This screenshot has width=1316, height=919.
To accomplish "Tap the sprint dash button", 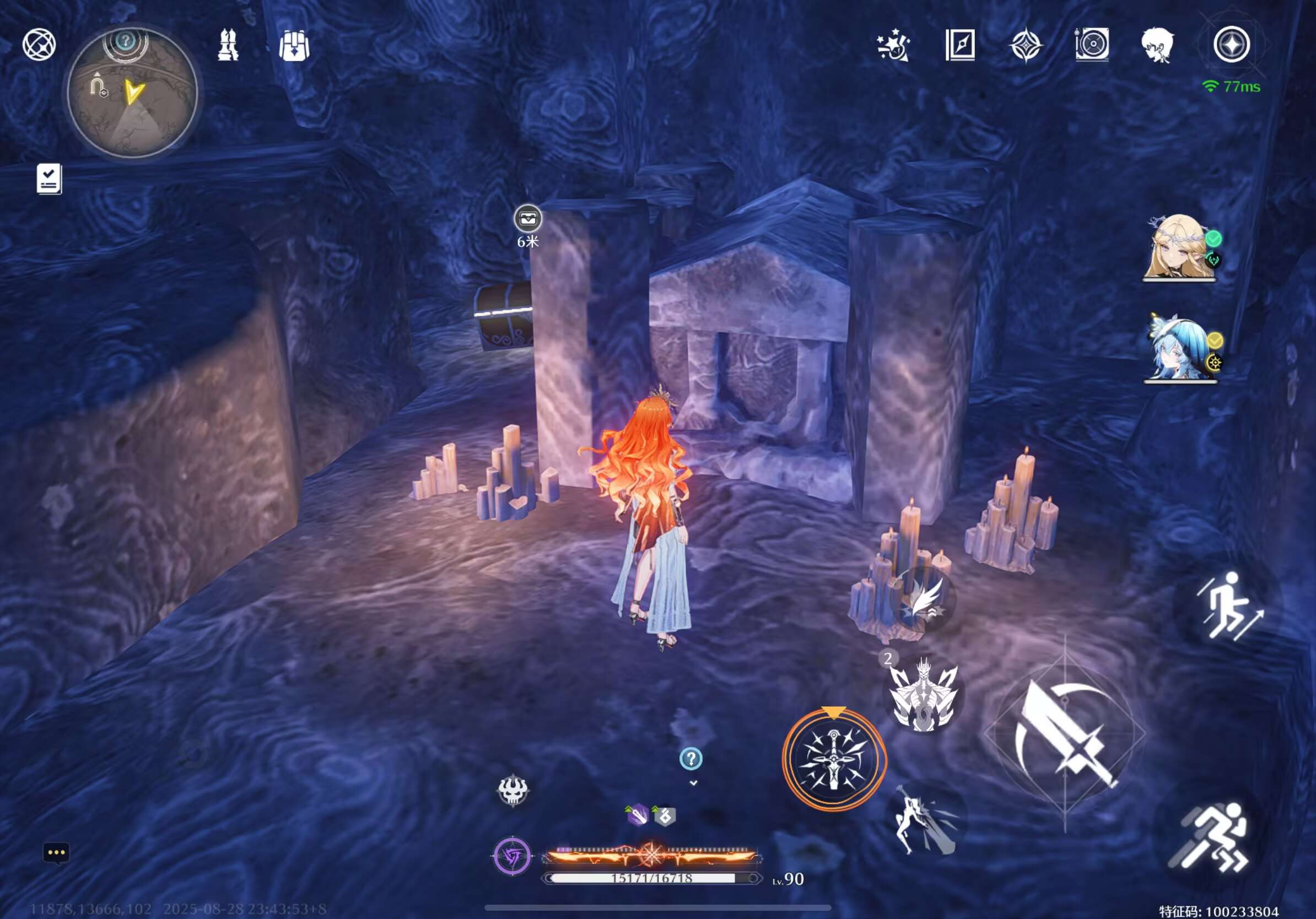I will click(1211, 837).
